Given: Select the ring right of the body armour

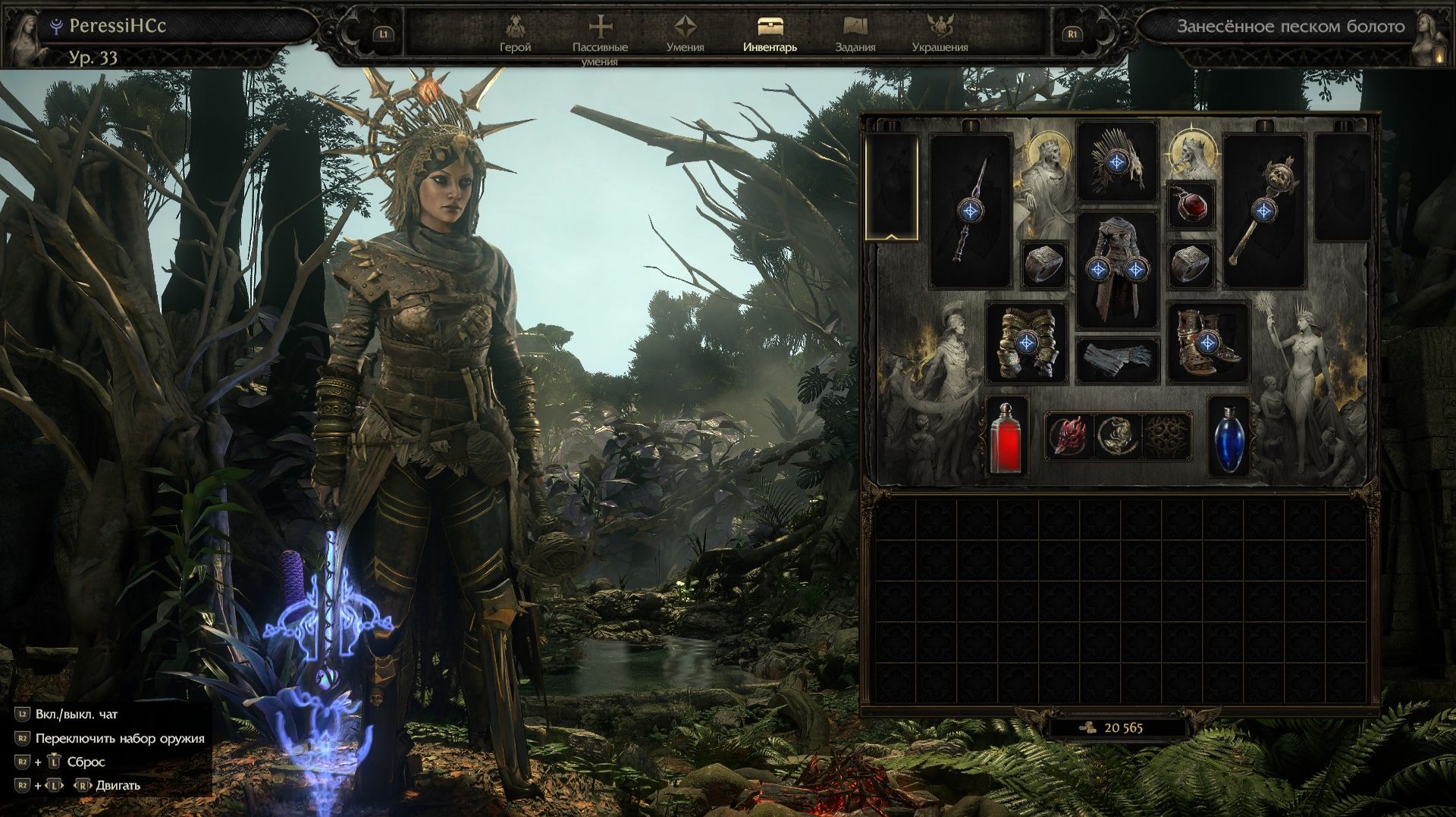Looking at the screenshot, I should (1191, 265).
